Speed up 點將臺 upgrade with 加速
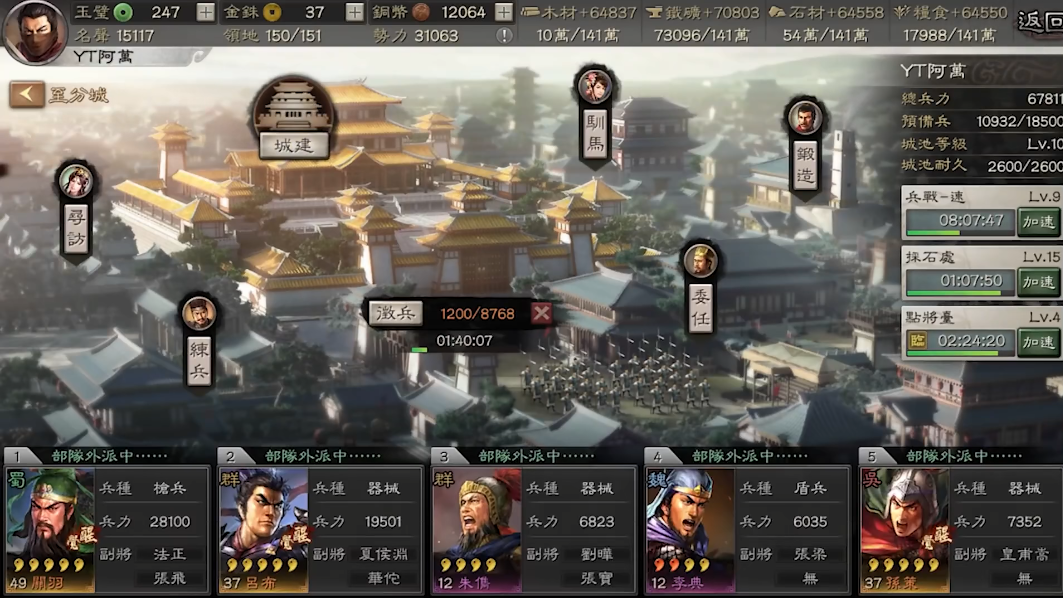The image size is (1063, 598). pos(1038,341)
